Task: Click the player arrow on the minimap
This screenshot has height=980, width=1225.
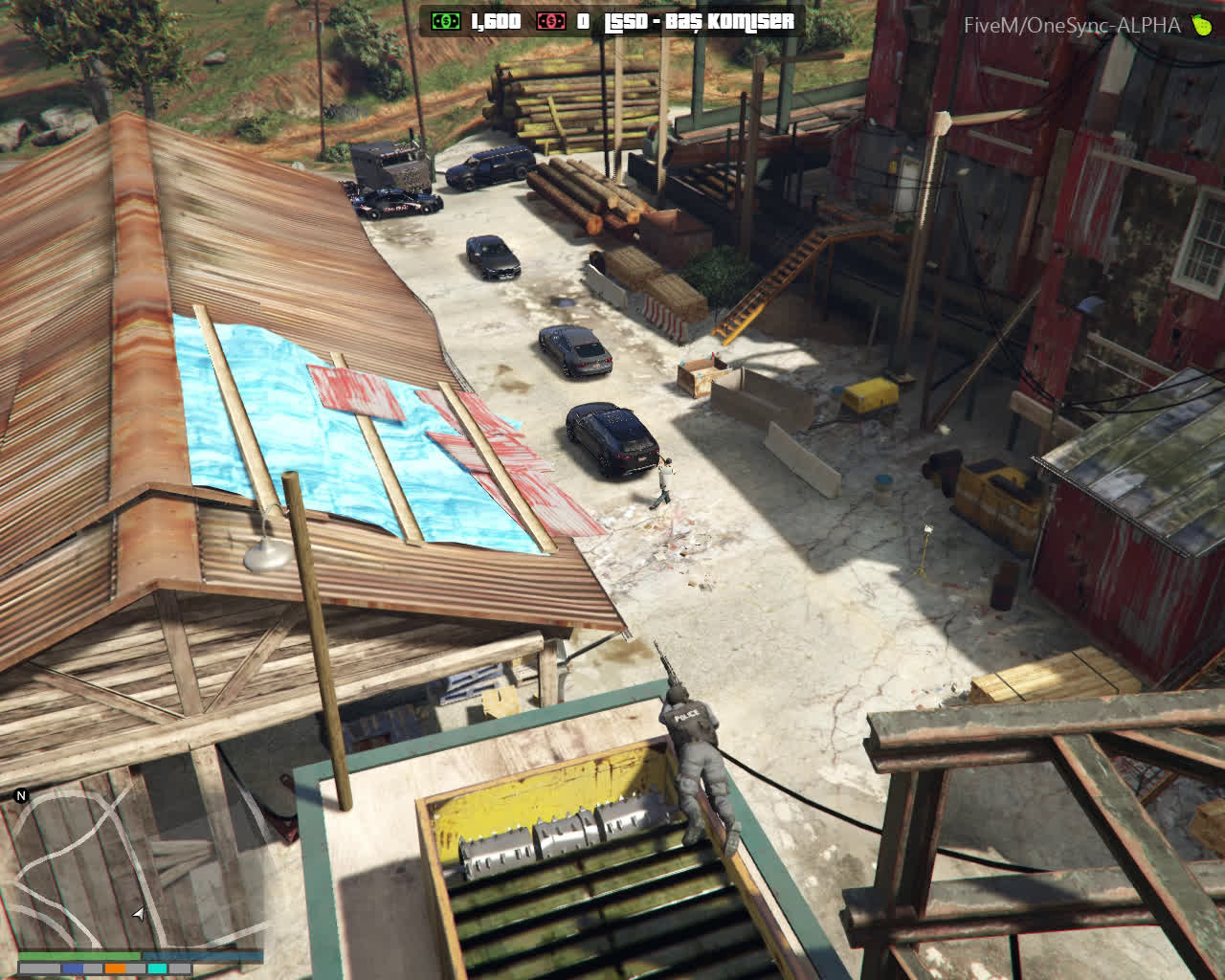Action: (139, 915)
